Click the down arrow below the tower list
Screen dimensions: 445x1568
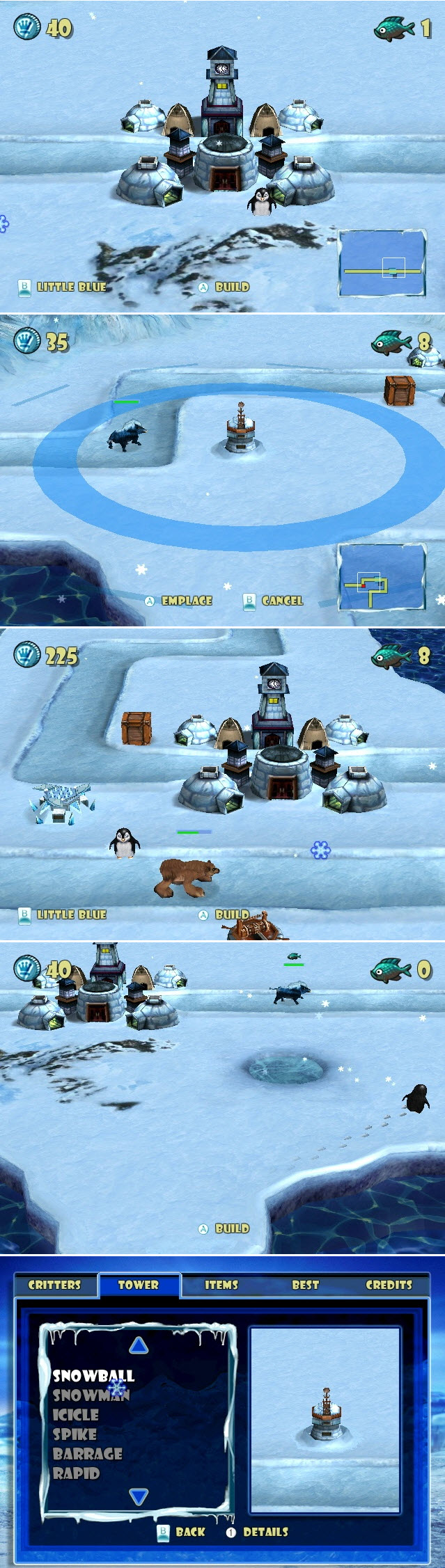click(x=139, y=1496)
